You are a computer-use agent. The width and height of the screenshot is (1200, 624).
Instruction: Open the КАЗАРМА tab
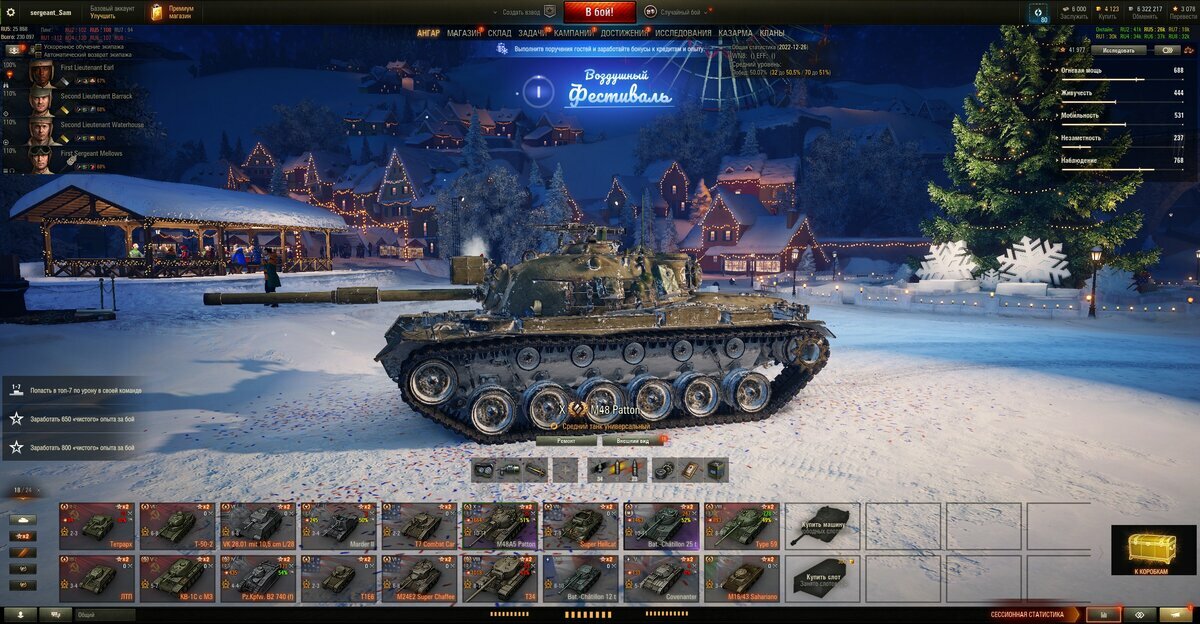[x=735, y=33]
